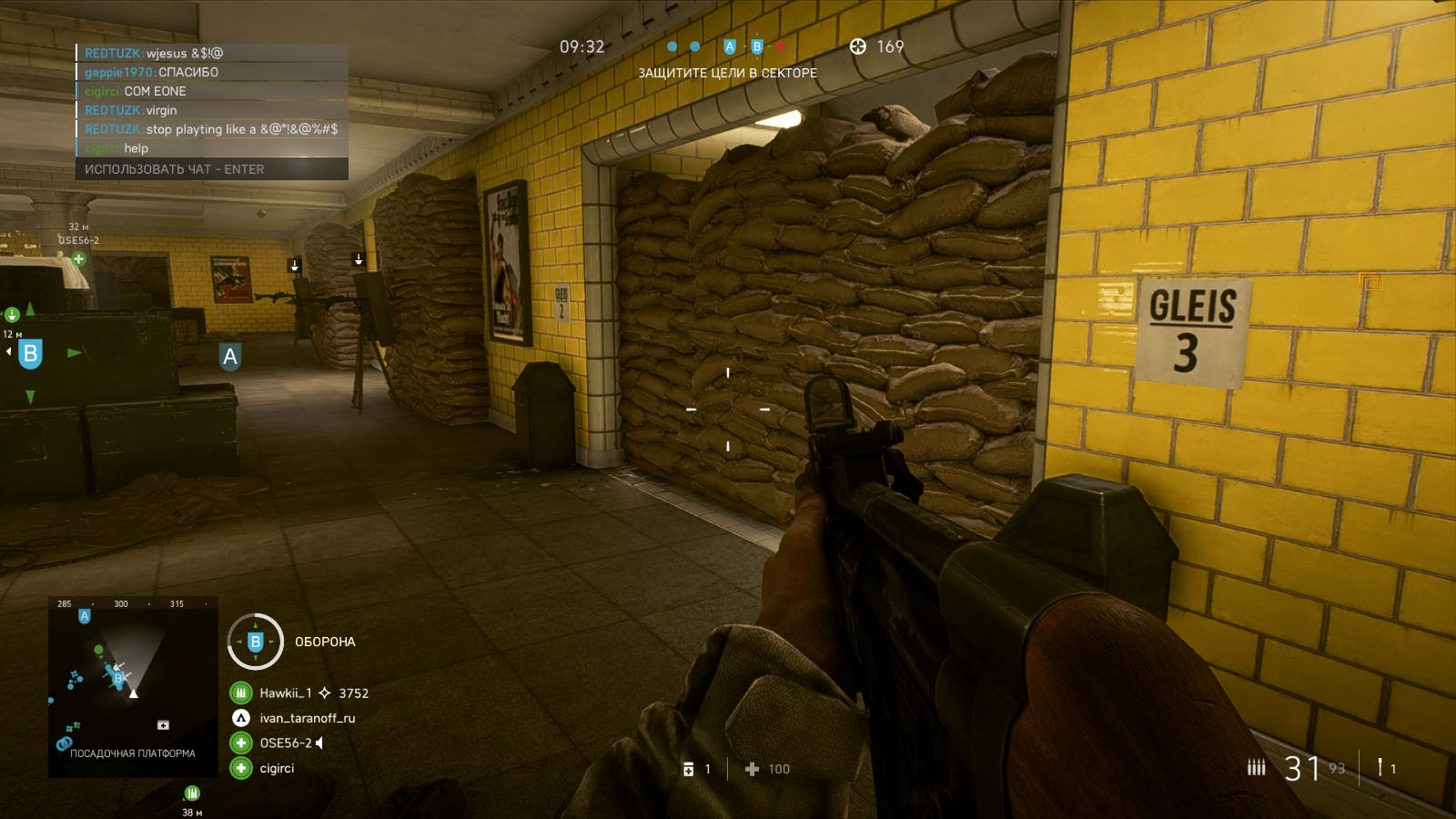The width and height of the screenshot is (1456, 819).
Task: Click the OSE56-2 teammate marker
Action: 79,258
